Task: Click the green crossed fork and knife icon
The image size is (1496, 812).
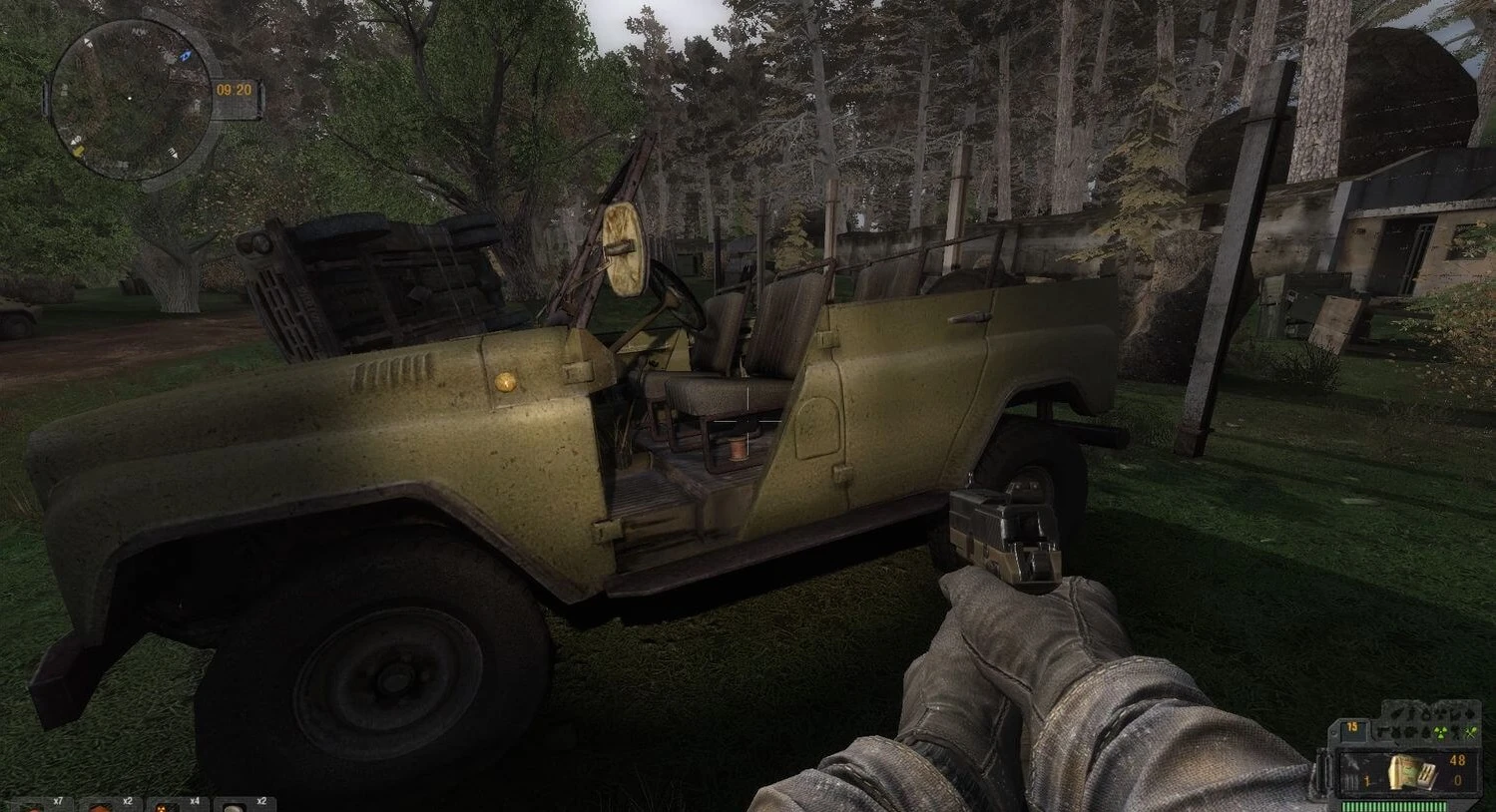Action: pyautogui.click(x=1469, y=733)
